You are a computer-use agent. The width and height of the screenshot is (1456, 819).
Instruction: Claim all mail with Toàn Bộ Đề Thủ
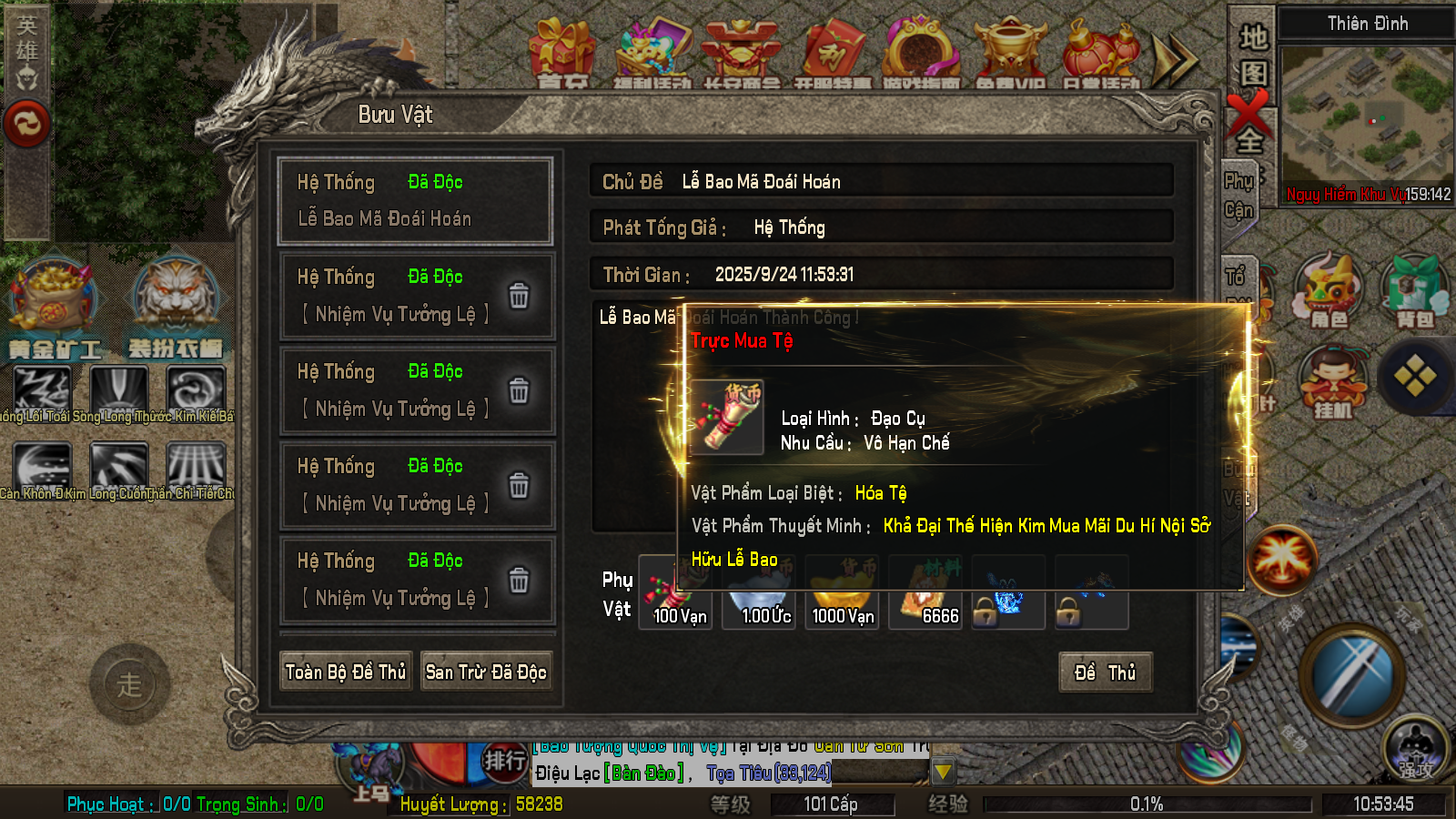pyautogui.click(x=346, y=672)
